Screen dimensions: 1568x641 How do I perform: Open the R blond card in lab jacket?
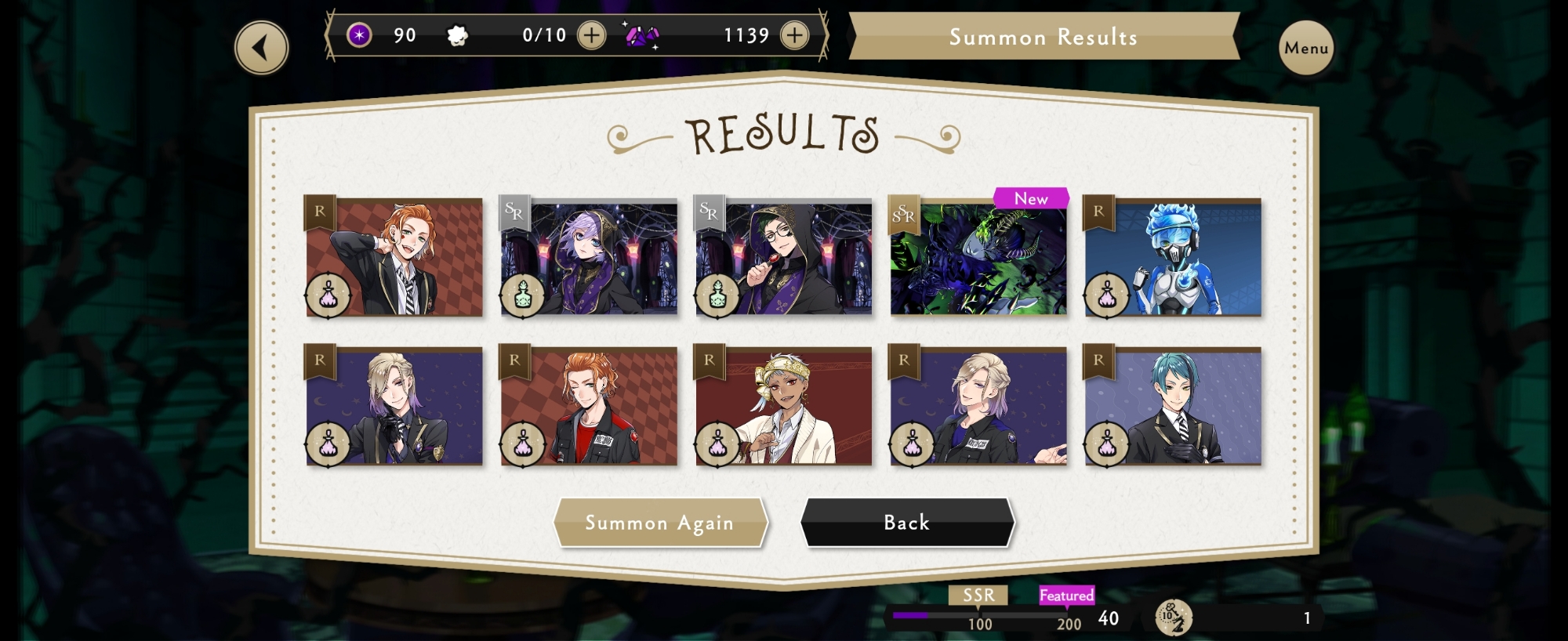[978, 406]
